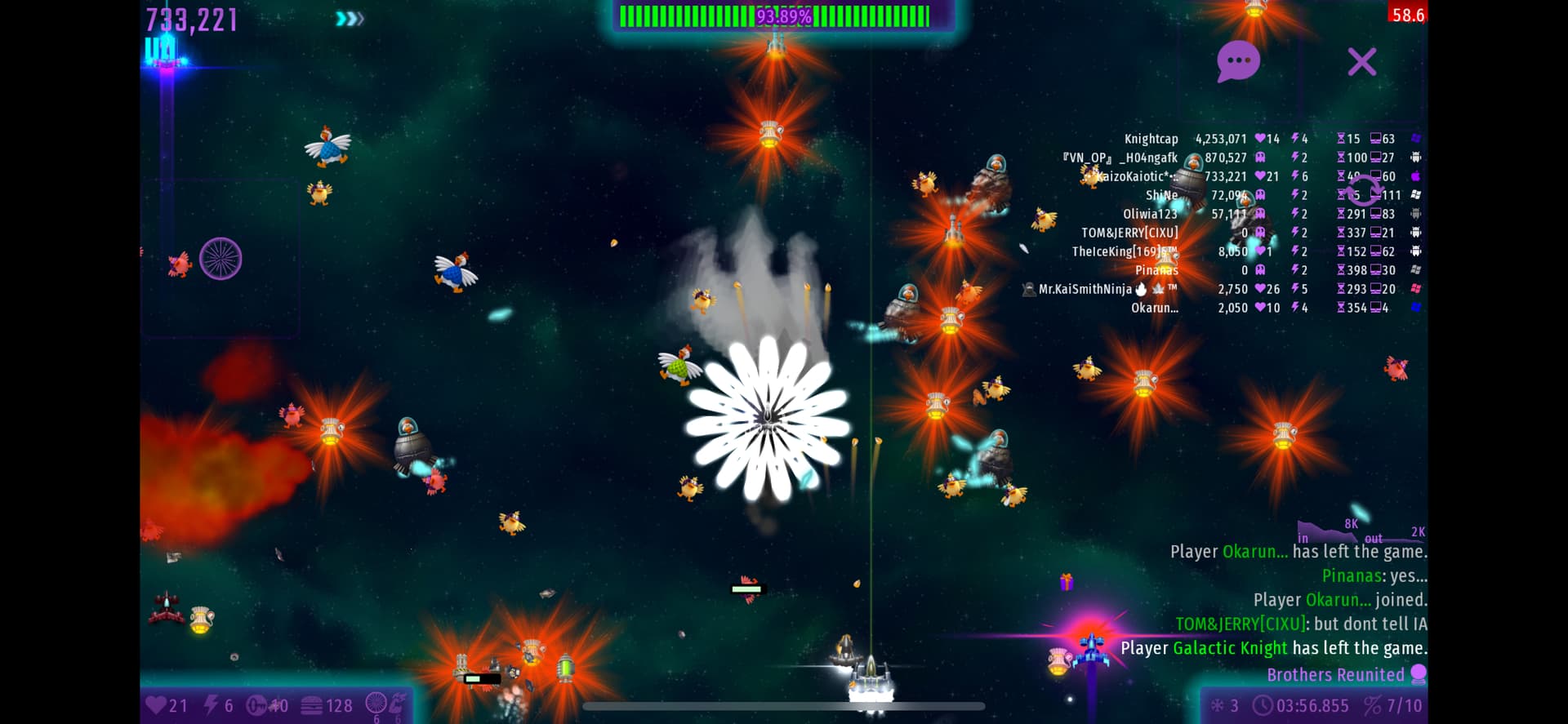Close the overlay with the purple X
This screenshot has width=1568, height=724.
coord(1361,62)
